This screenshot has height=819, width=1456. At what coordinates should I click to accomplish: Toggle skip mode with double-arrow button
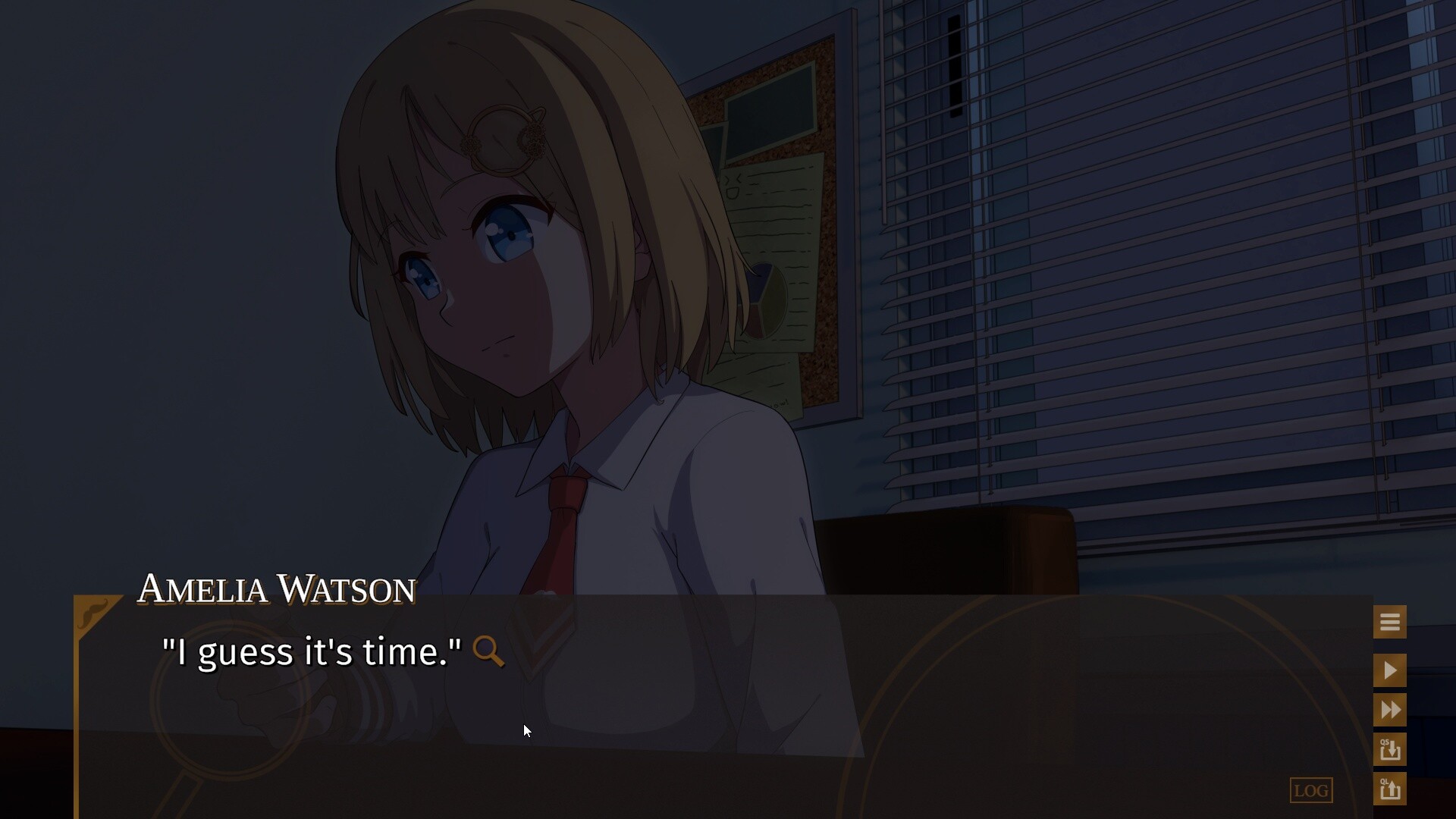tap(1390, 710)
